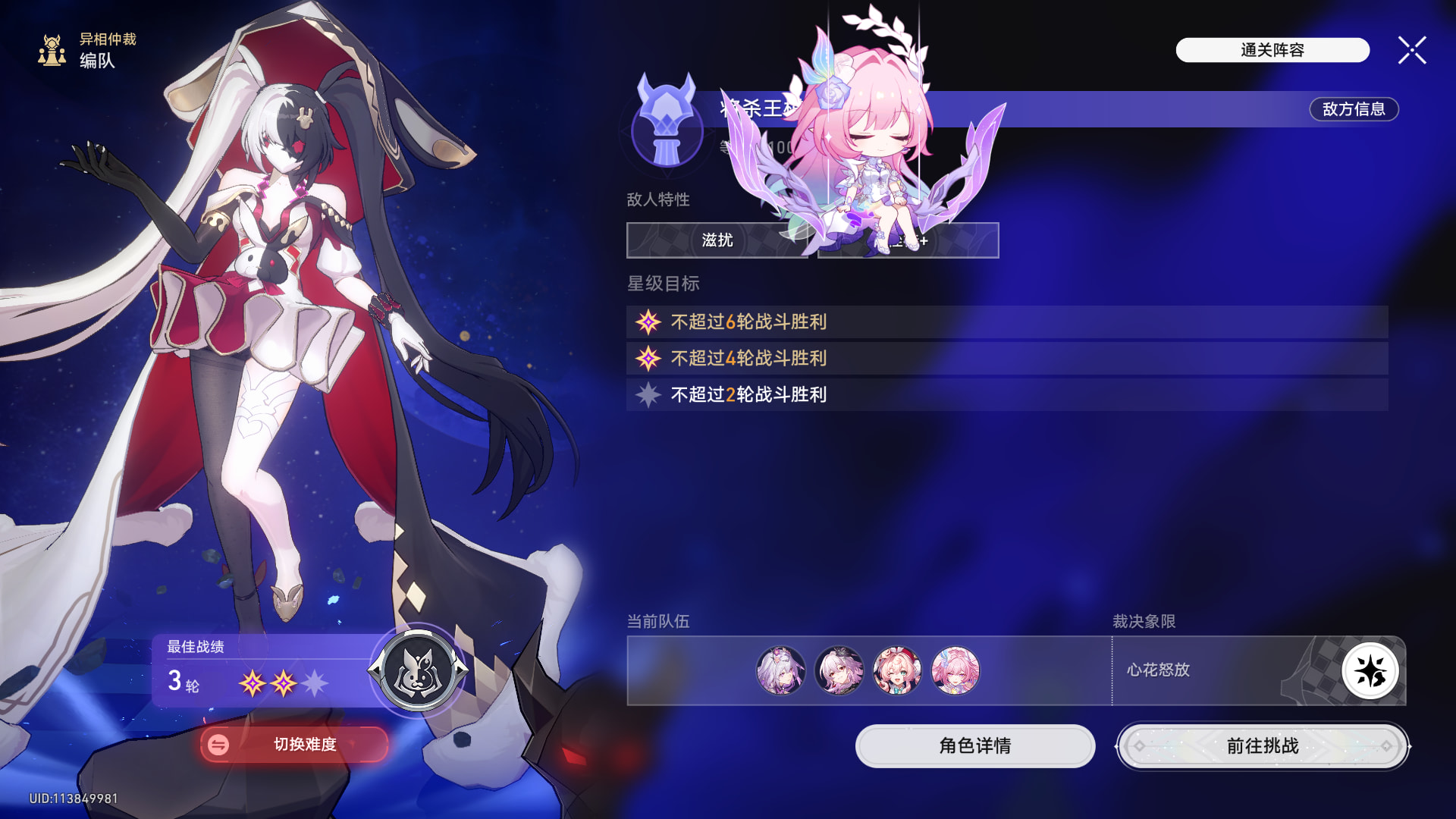
Task: Click the 心花怒放 verdict ability icon
Action: coord(1370,671)
